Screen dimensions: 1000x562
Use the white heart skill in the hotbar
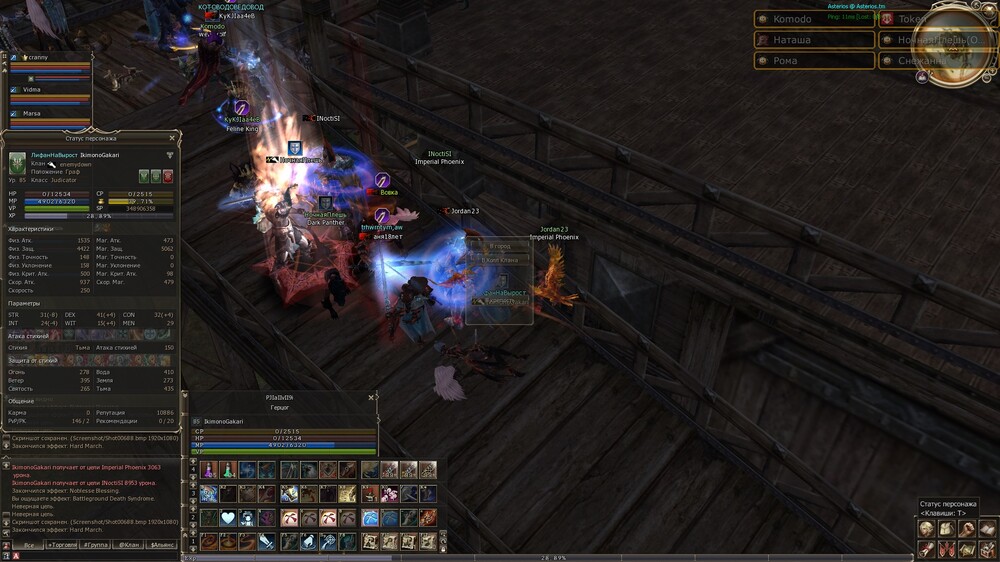click(228, 518)
